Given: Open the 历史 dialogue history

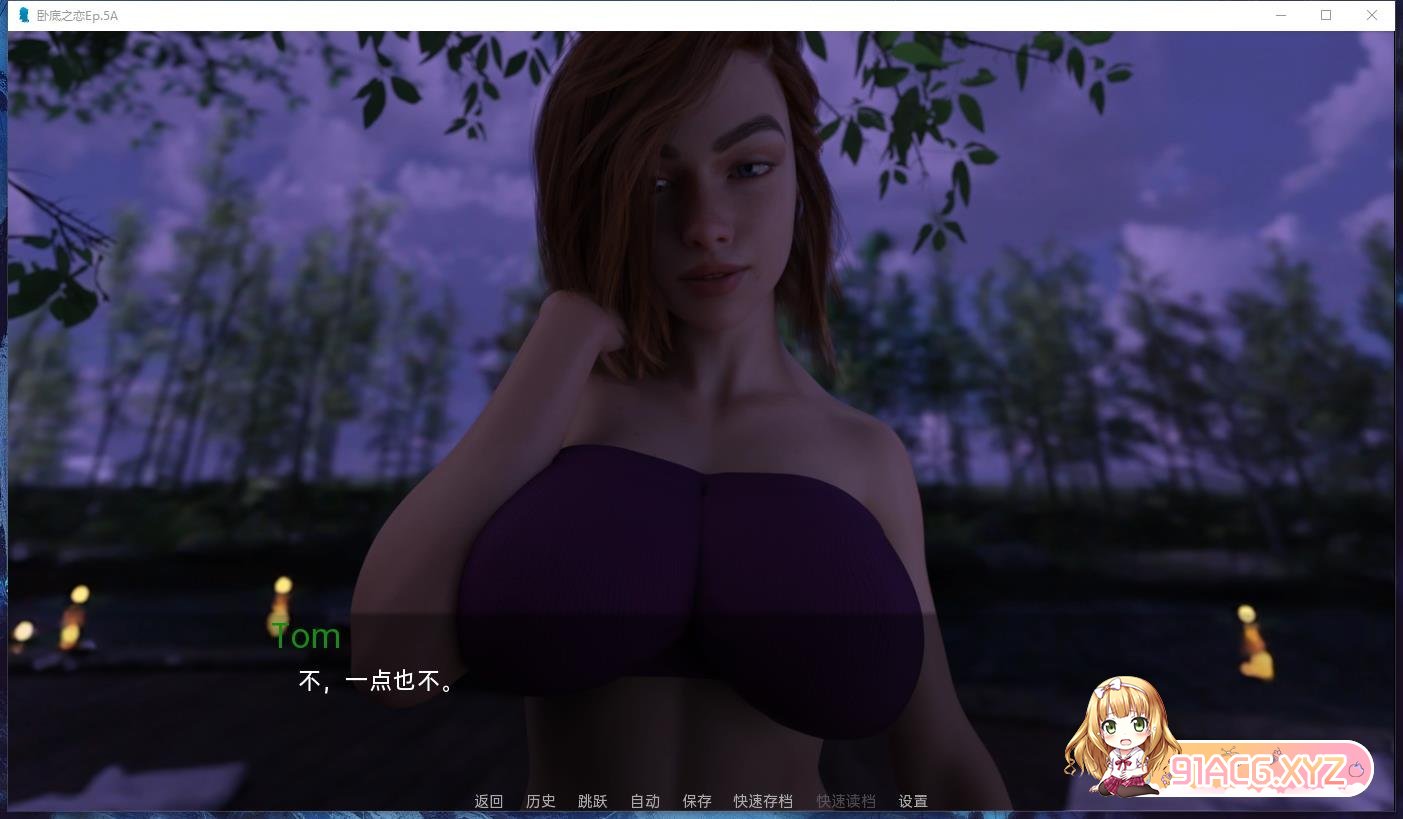Looking at the screenshot, I should tap(540, 800).
